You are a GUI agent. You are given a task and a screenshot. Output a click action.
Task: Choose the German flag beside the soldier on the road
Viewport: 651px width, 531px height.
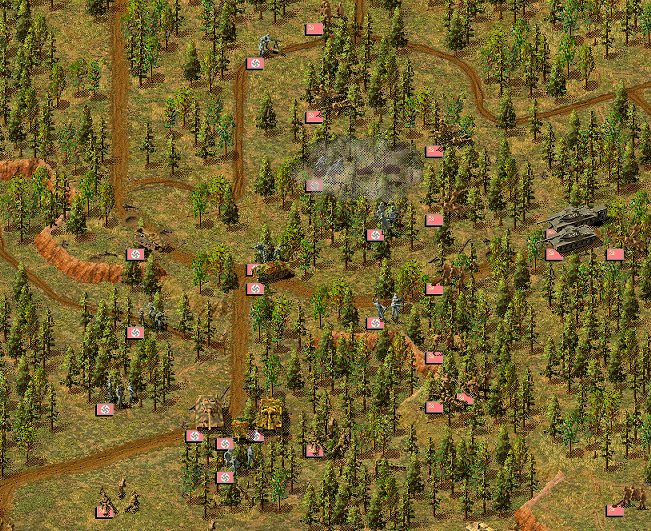pyautogui.click(x=255, y=63)
